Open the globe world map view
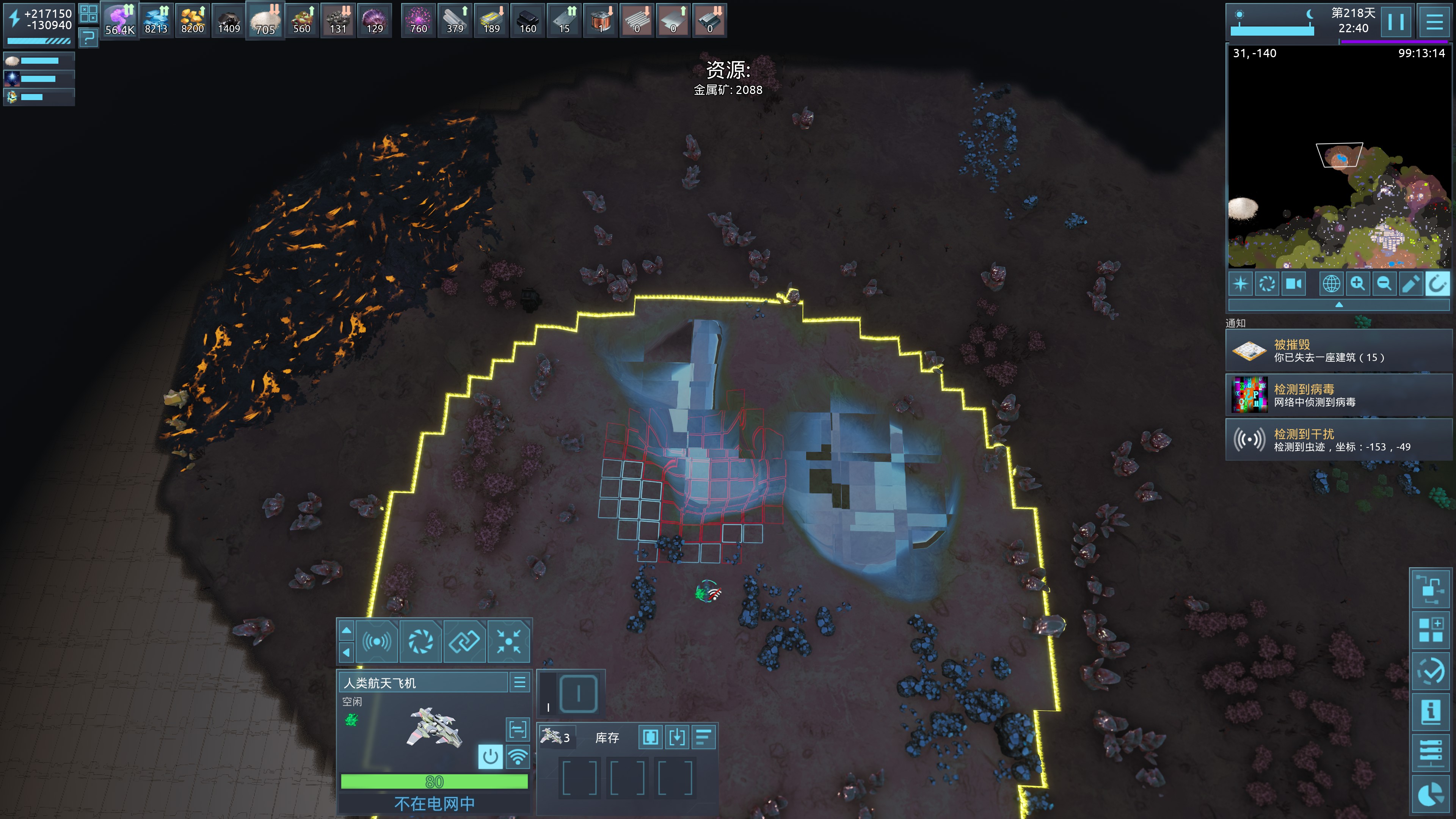Screen dimensions: 1456x819 click(1331, 283)
